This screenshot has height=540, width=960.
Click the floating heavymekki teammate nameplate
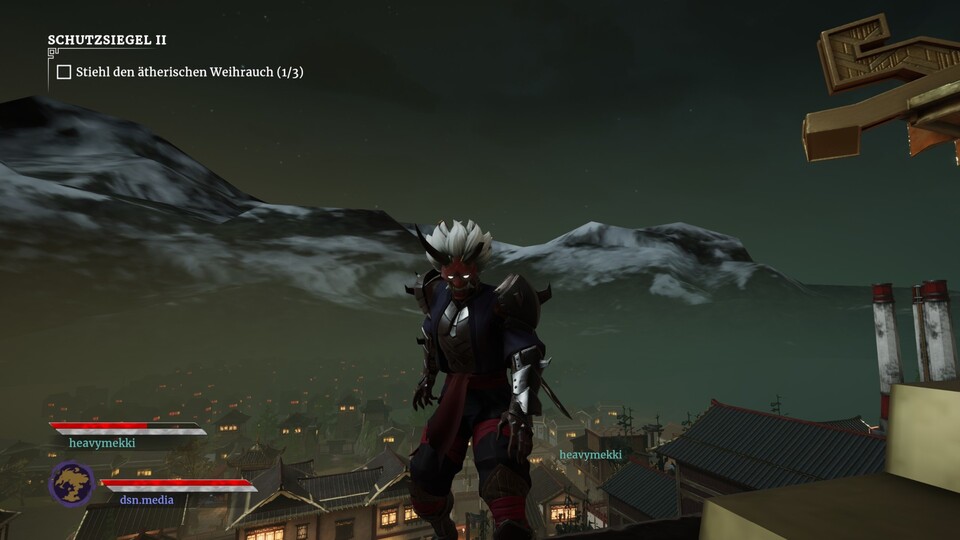click(591, 455)
